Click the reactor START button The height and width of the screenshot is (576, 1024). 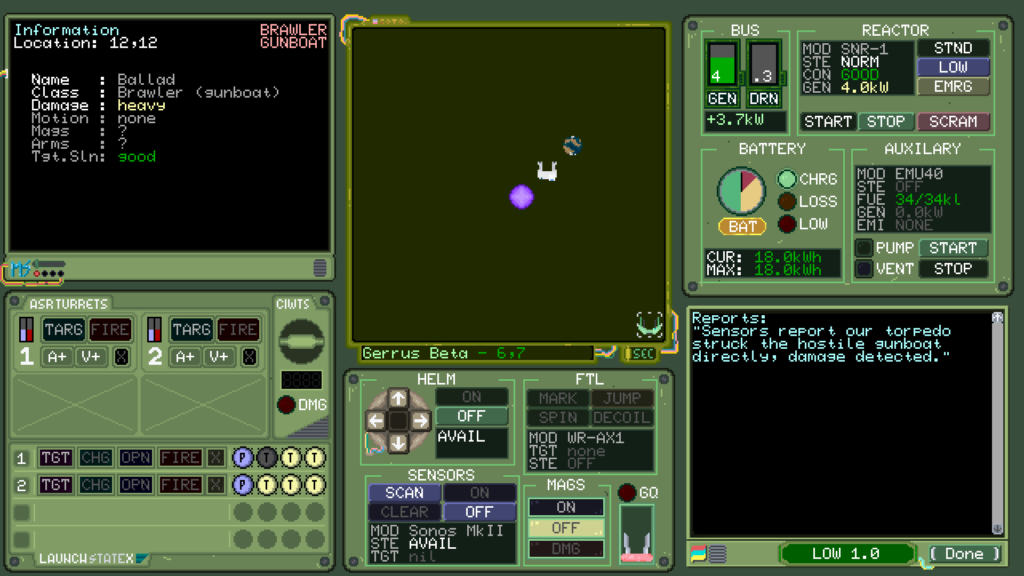point(828,122)
